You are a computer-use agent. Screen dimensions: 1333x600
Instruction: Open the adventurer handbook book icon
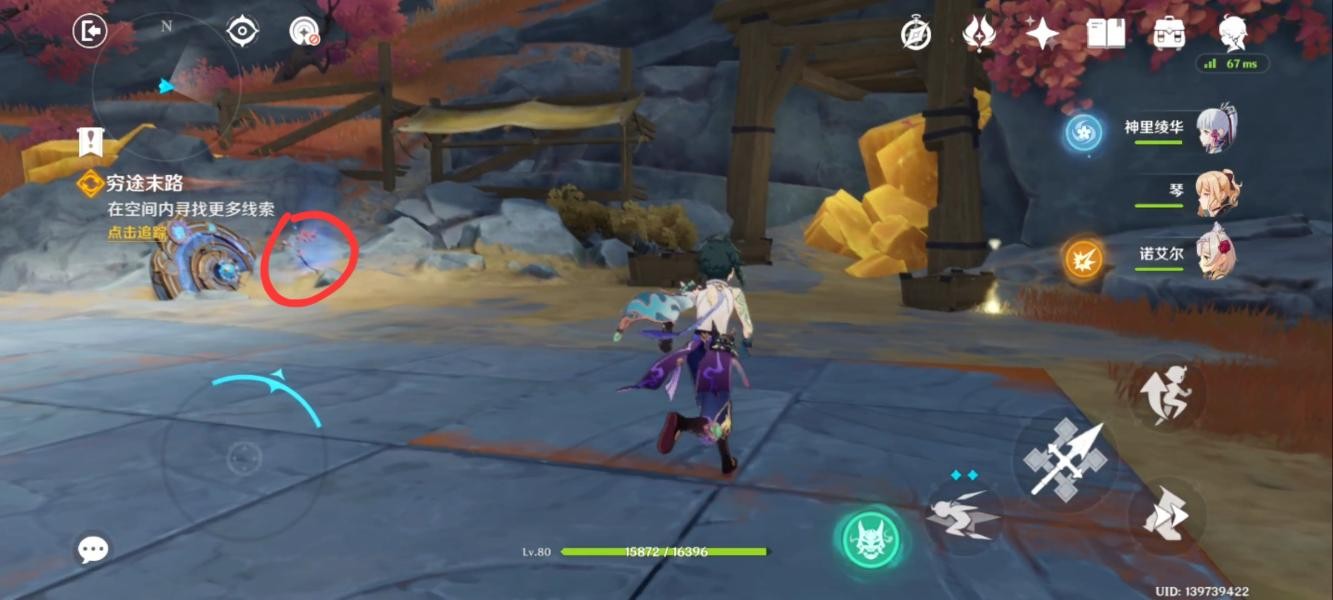coord(1104,34)
